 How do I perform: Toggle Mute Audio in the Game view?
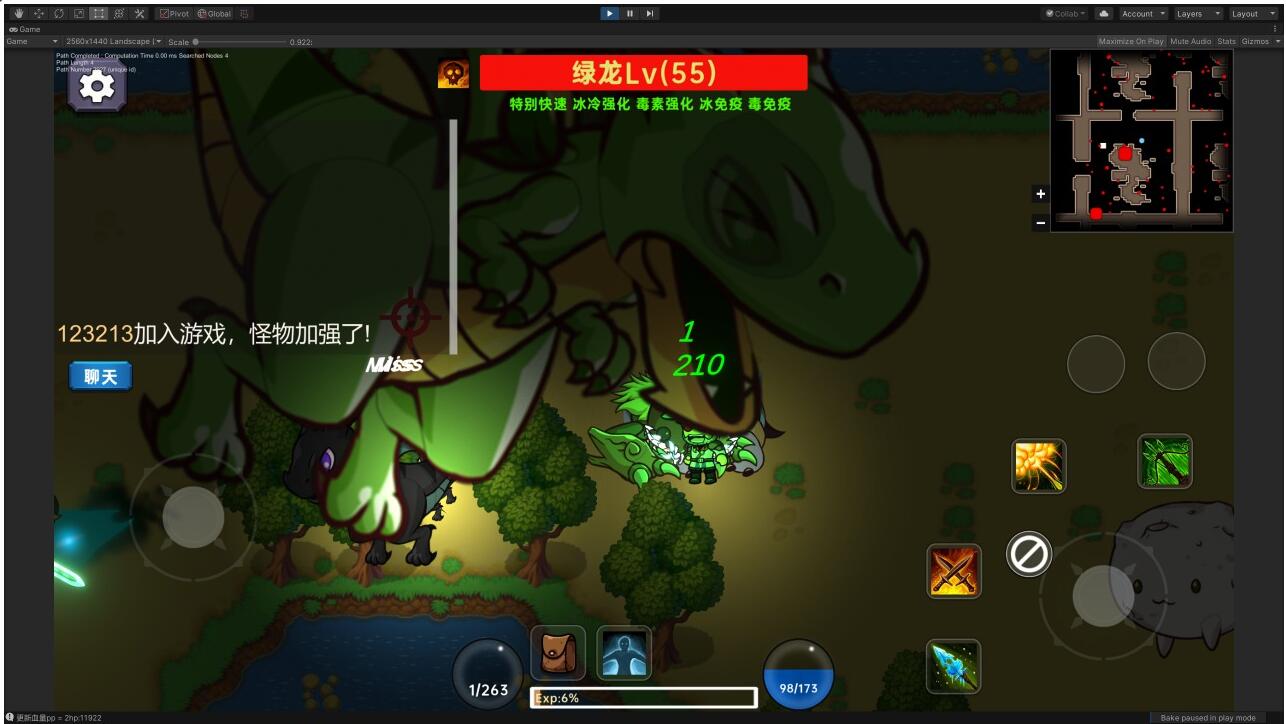1190,41
